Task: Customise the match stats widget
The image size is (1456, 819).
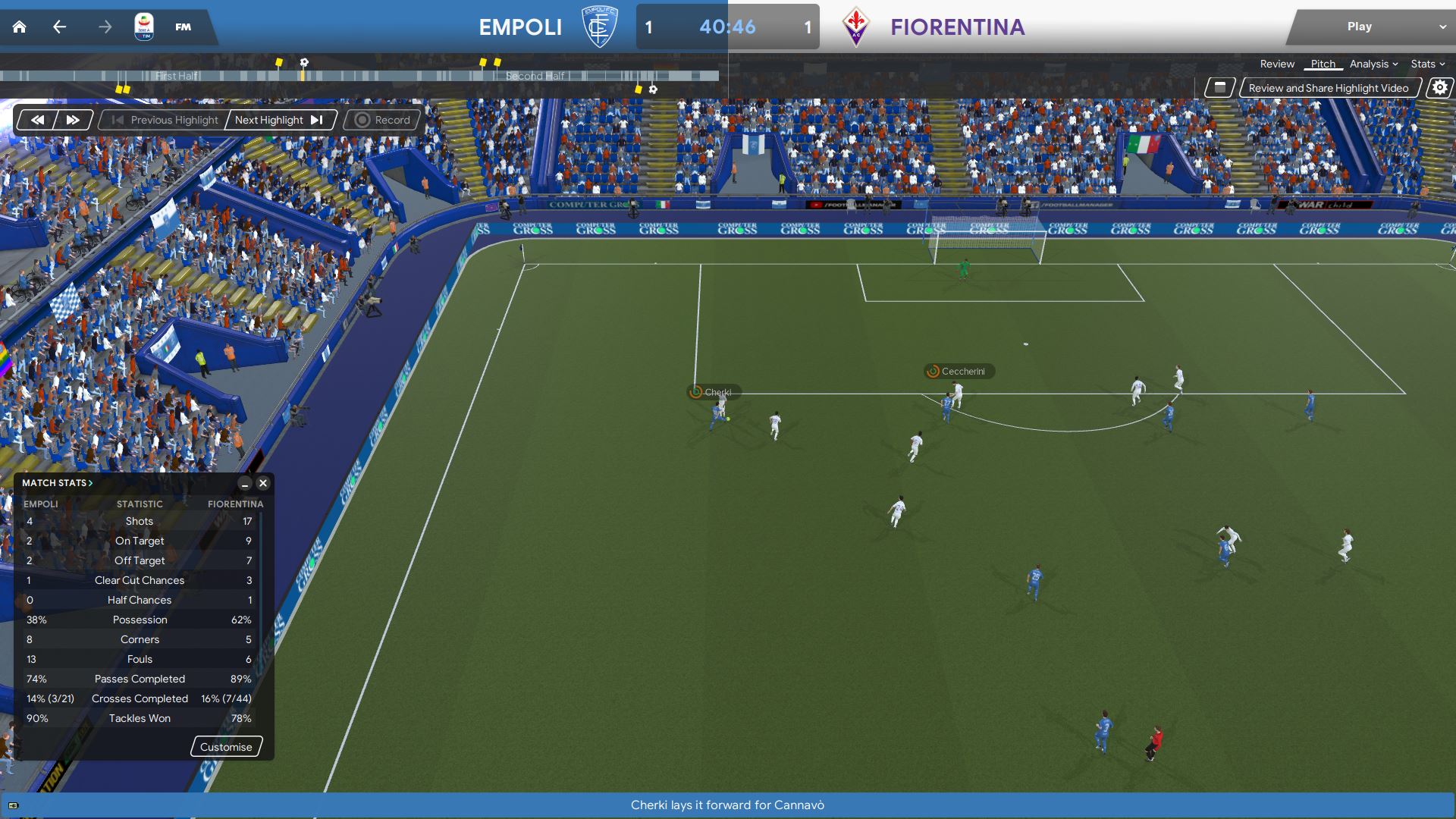Action: click(226, 747)
